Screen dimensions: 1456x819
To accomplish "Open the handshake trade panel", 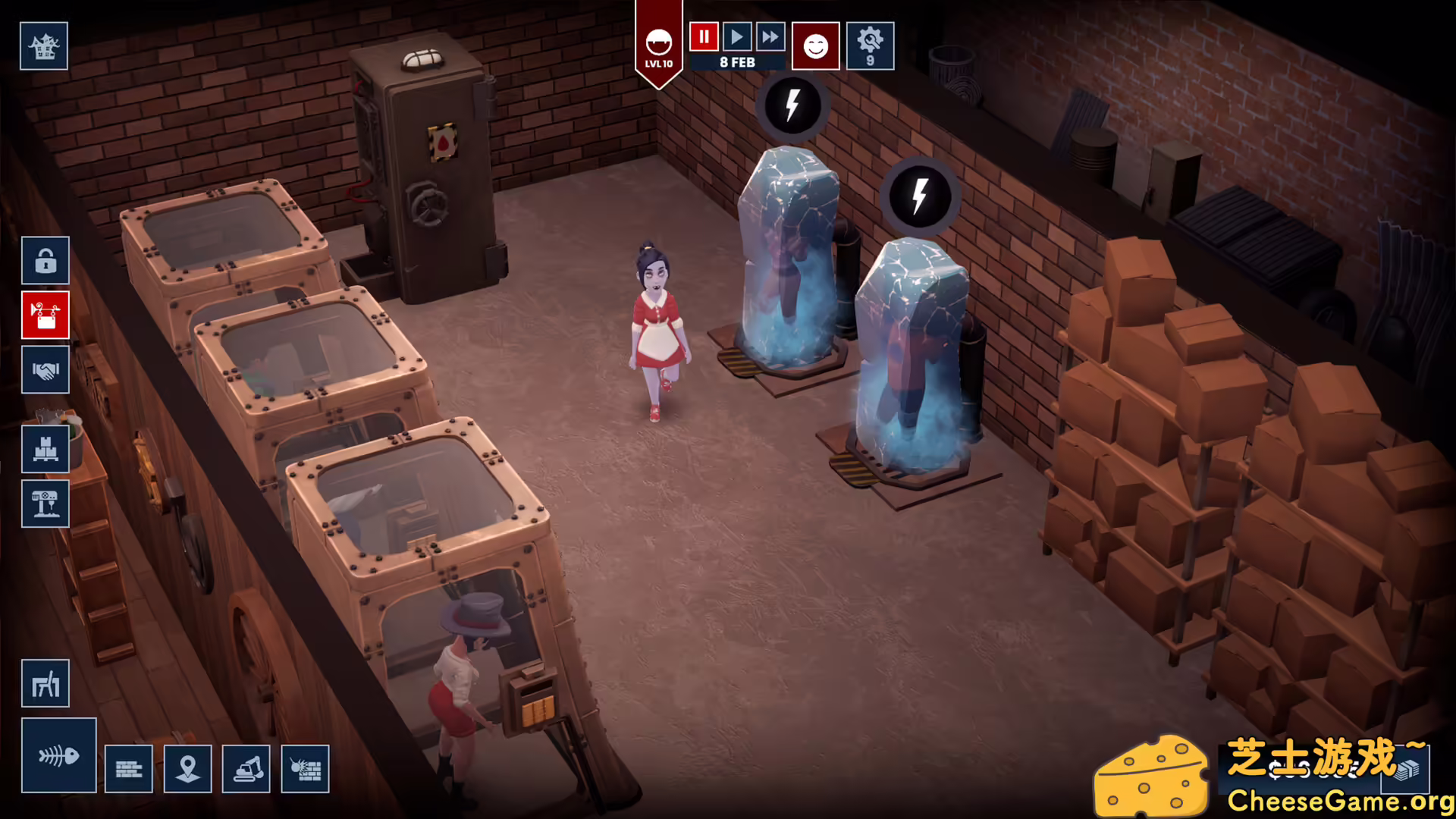I will tap(45, 370).
